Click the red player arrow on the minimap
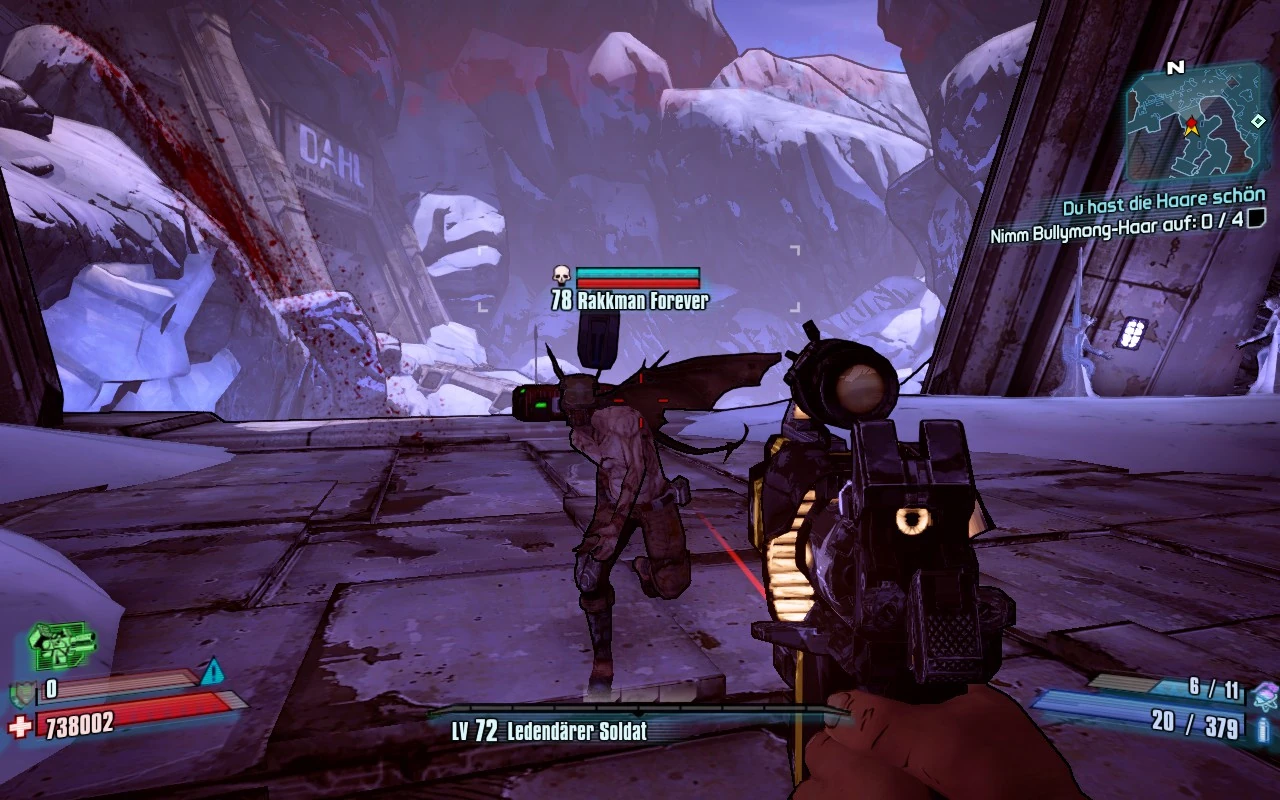Screen dimensions: 1280x800 [x=1193, y=127]
